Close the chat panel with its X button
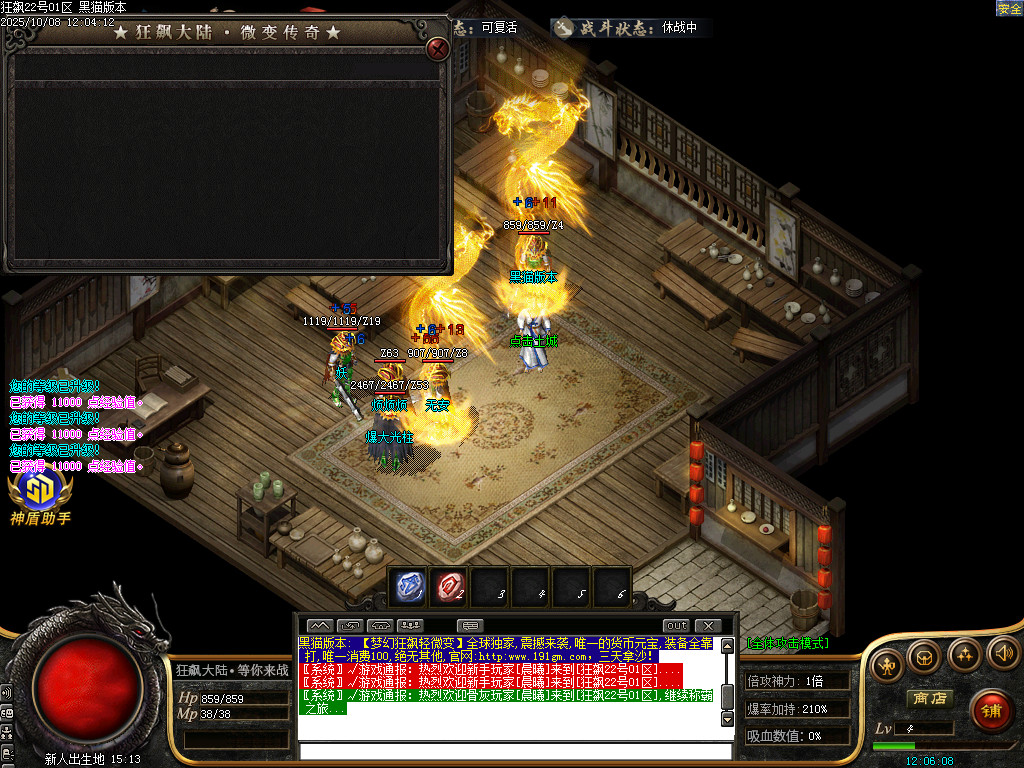 pos(707,626)
